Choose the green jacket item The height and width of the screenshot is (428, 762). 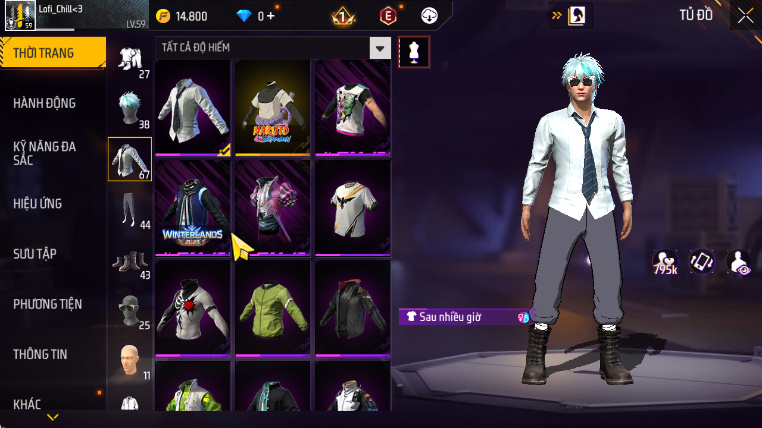273,306
